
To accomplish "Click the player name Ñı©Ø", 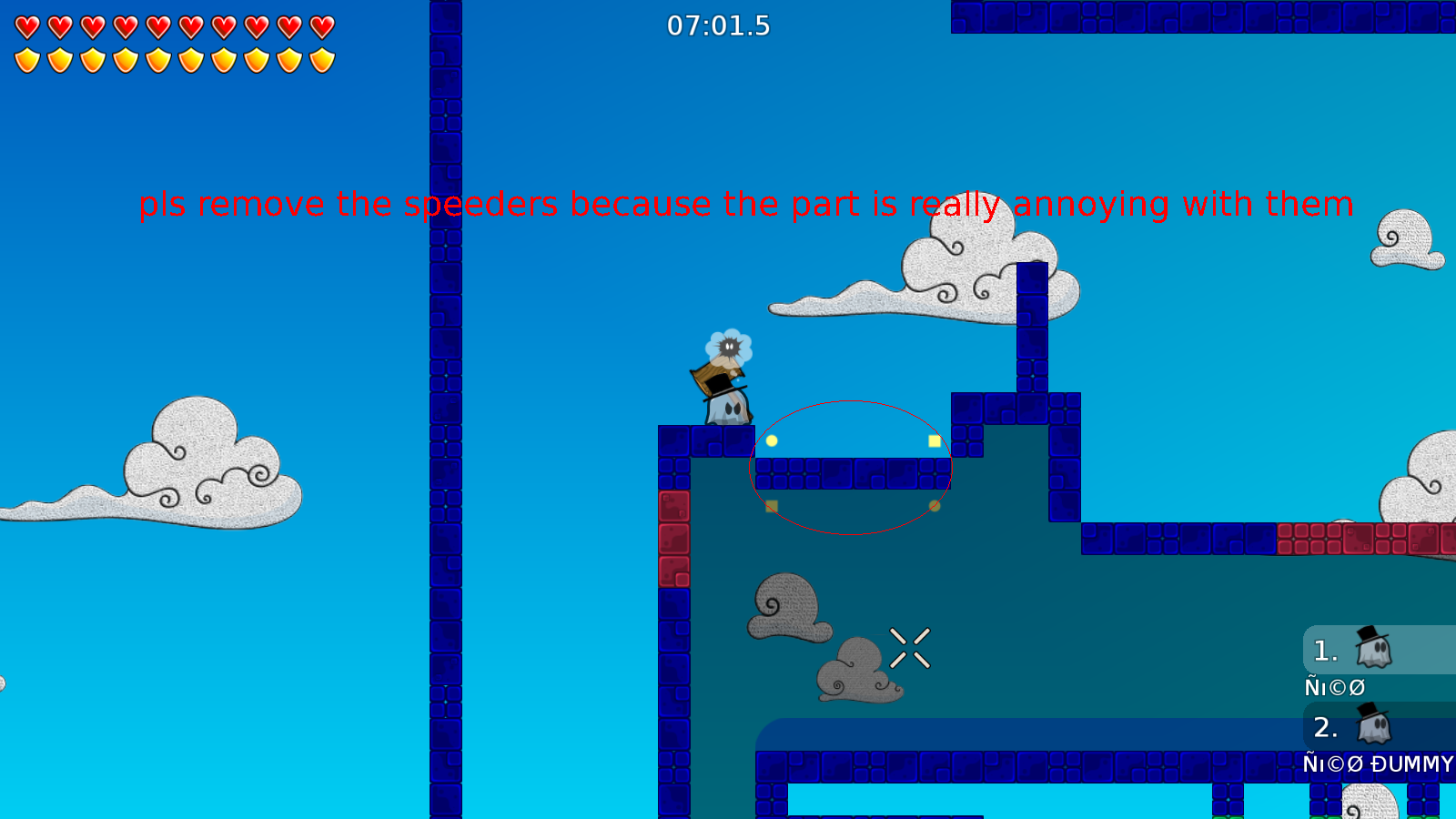I will click(1334, 687).
